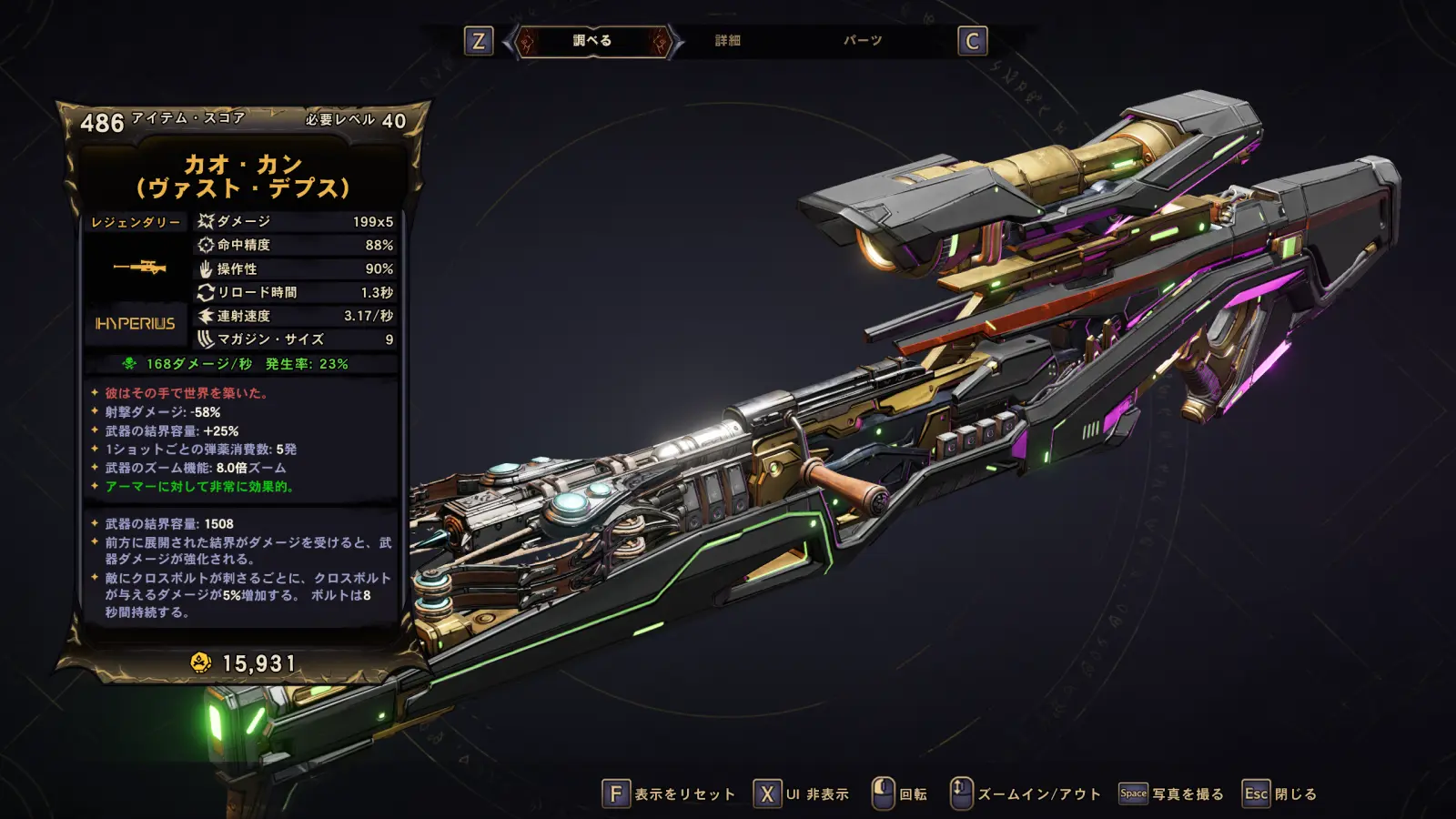Open the パーツ tab
The width and height of the screenshot is (1456, 819).
tap(862, 41)
